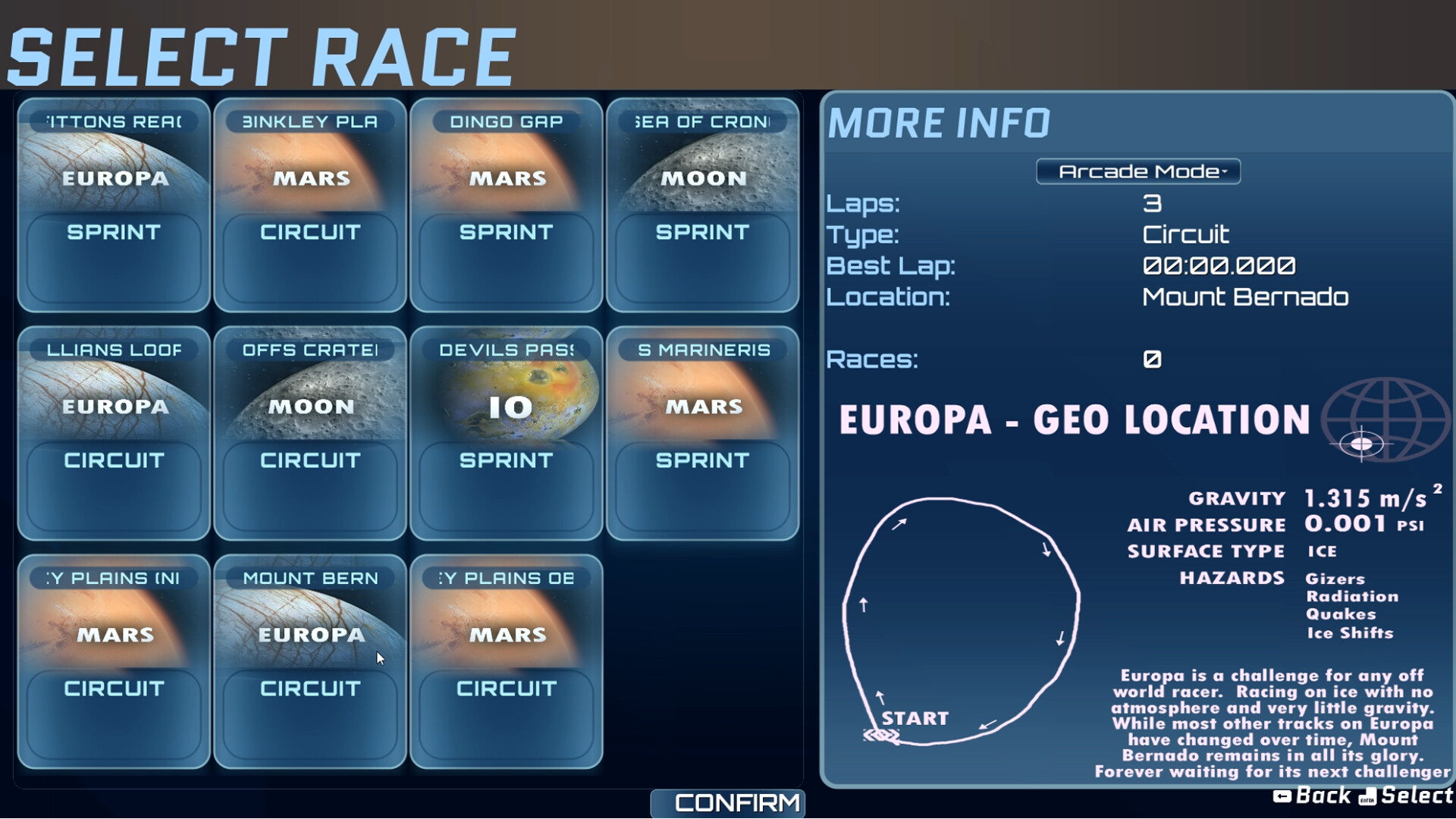Select the Binkley Plains Mars circuit

[x=309, y=205]
